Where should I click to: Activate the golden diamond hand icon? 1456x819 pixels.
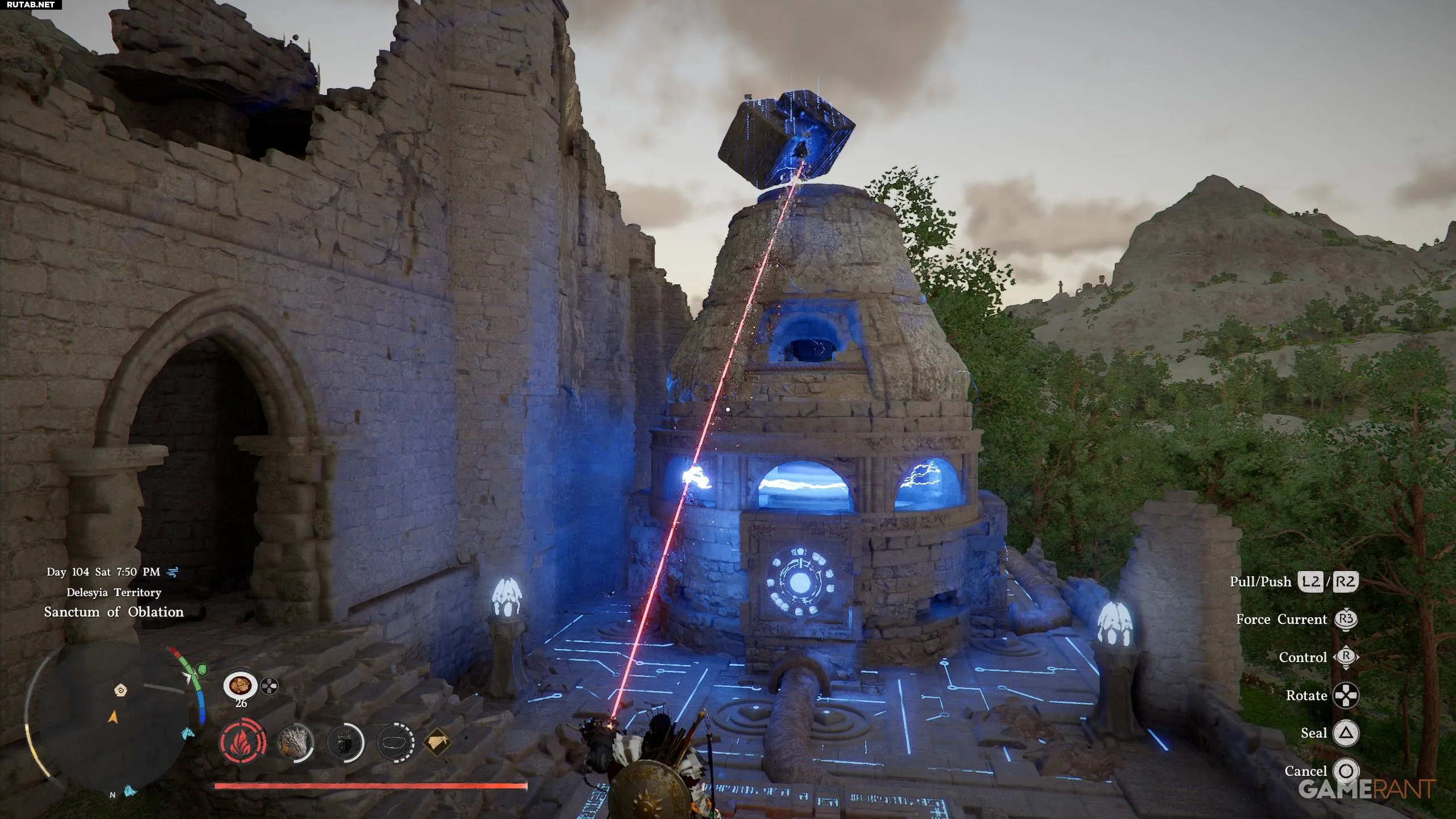437,742
